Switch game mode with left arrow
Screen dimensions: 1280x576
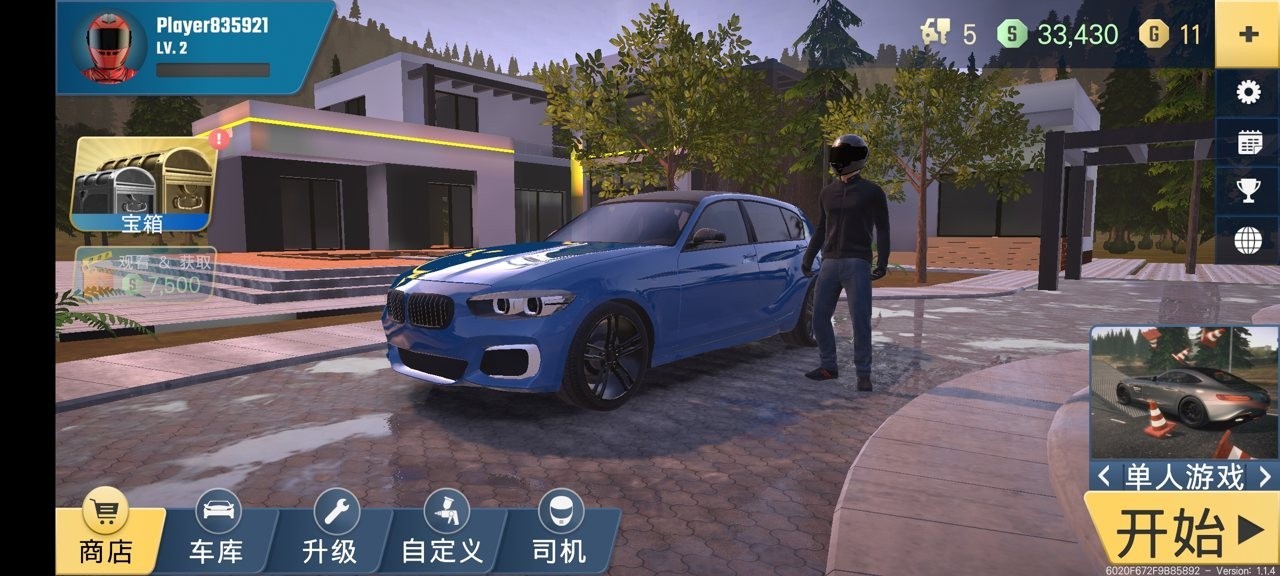(x=1103, y=477)
